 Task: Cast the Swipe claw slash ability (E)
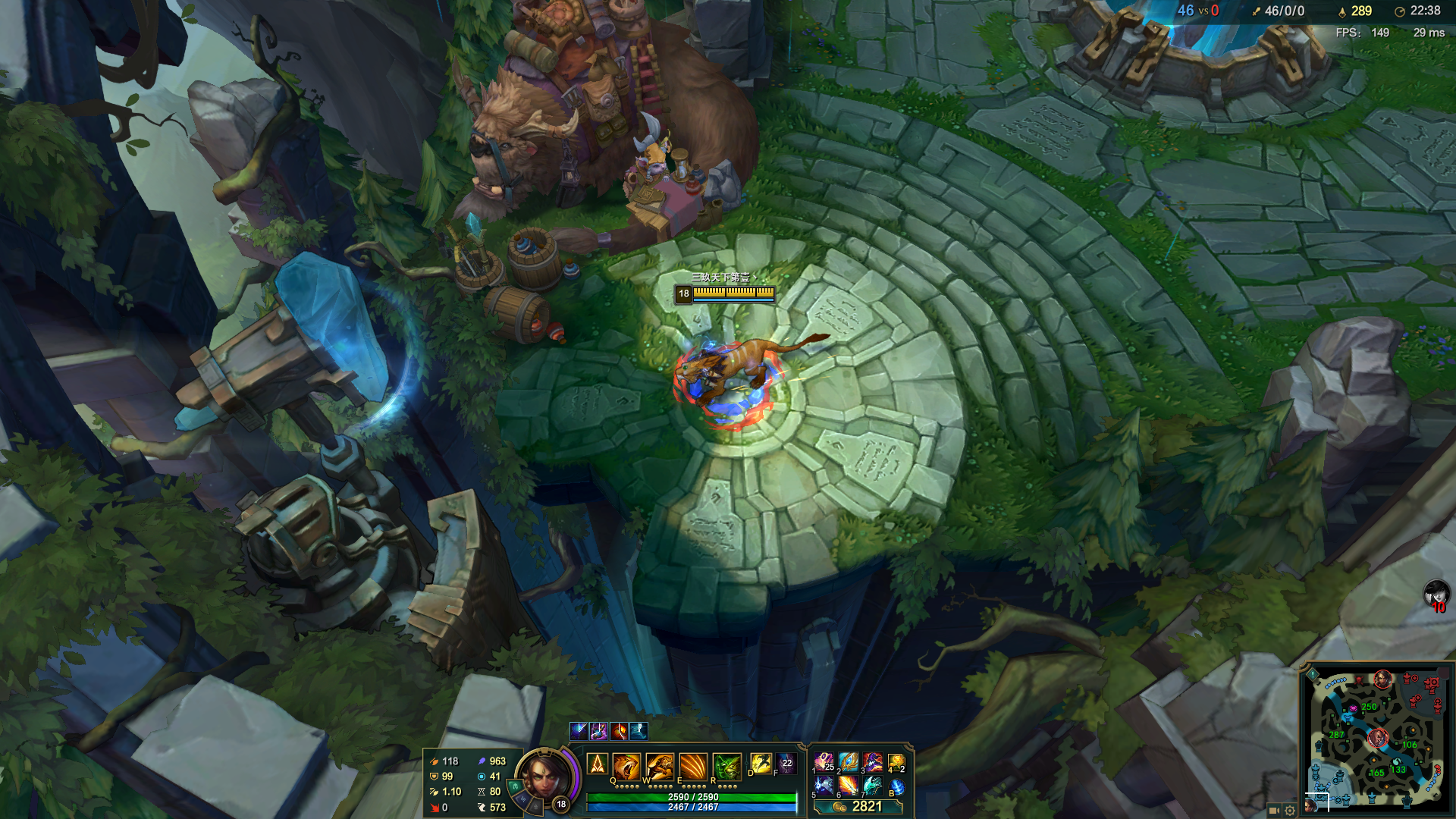(x=693, y=767)
